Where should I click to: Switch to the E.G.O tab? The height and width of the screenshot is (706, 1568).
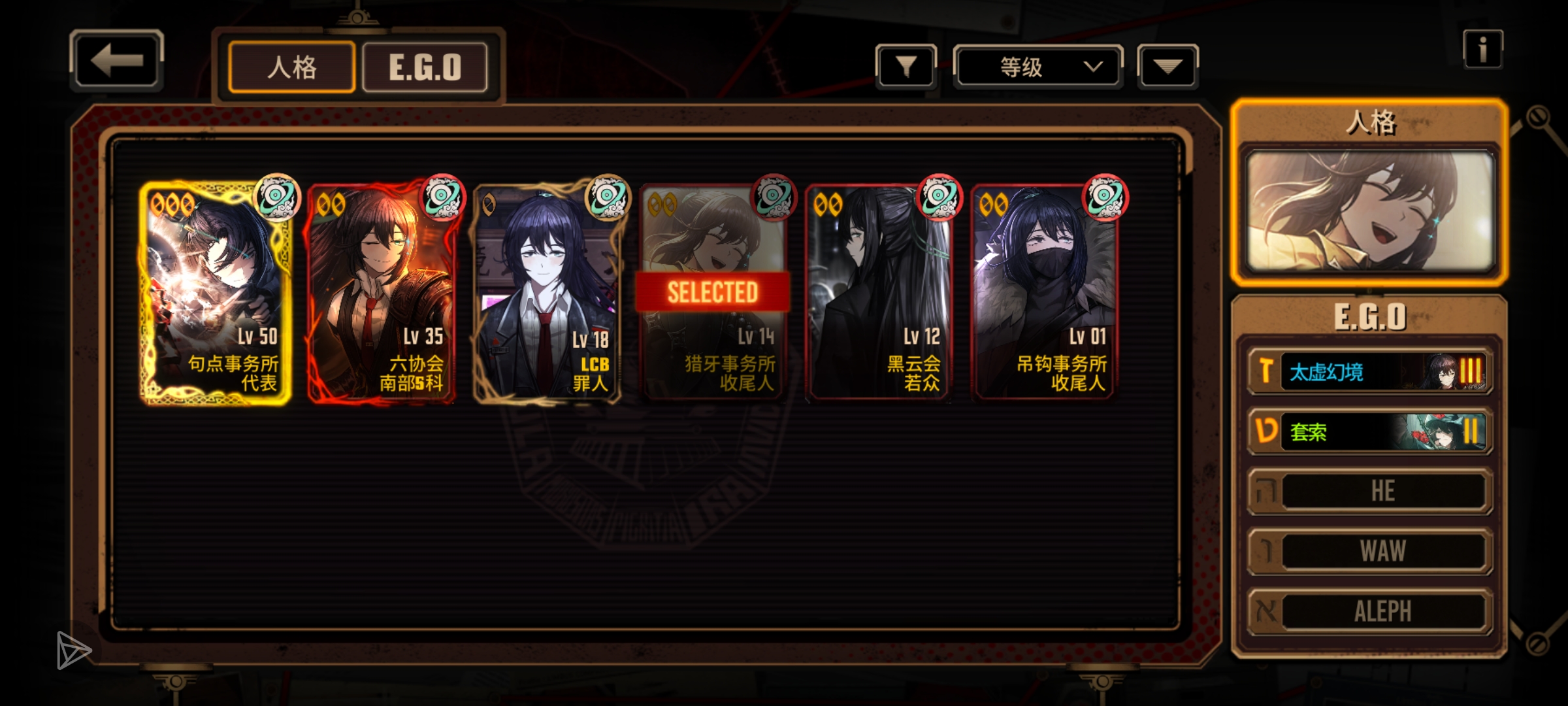(x=425, y=67)
